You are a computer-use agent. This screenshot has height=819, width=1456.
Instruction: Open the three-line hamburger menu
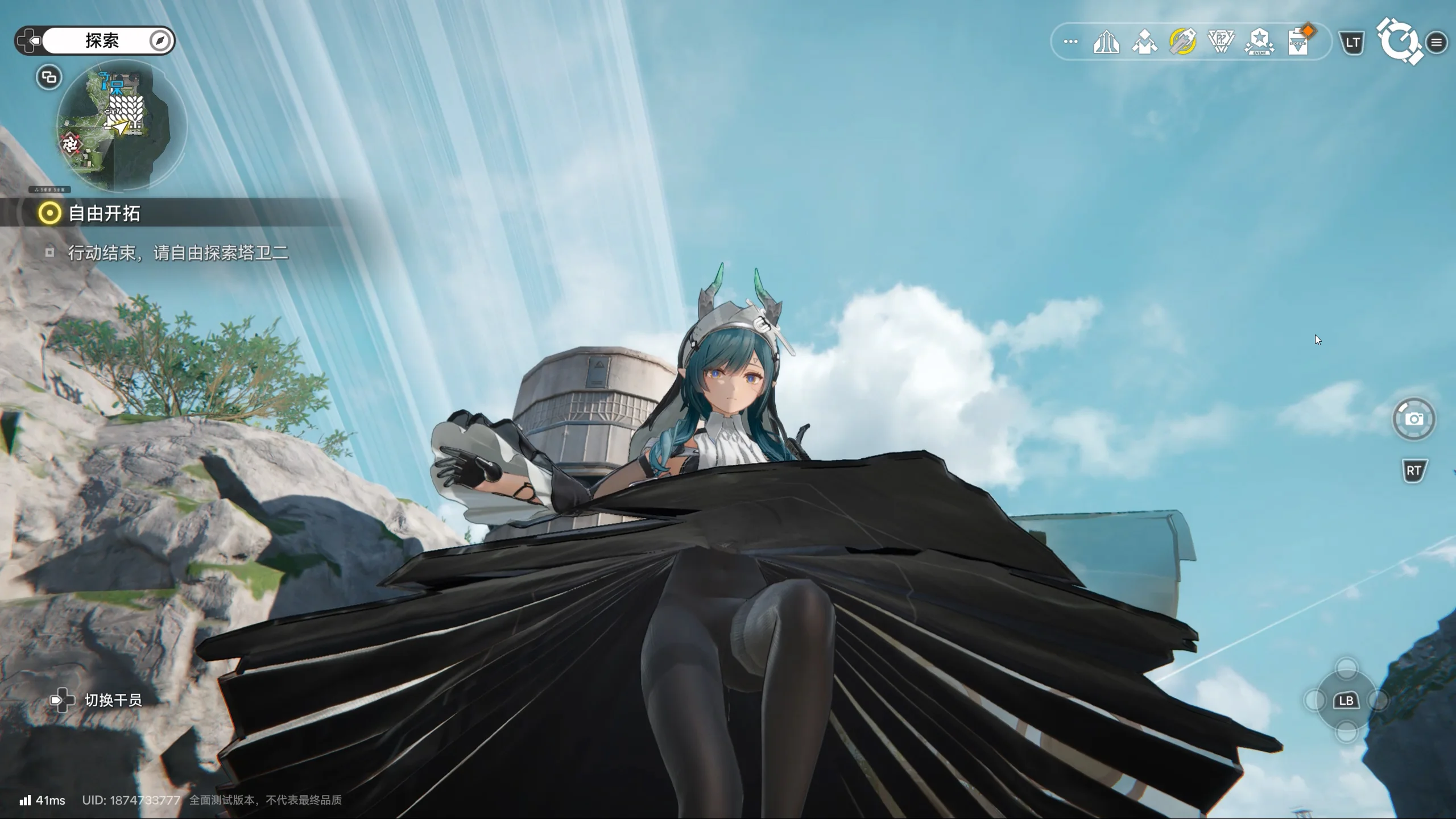(x=1437, y=42)
